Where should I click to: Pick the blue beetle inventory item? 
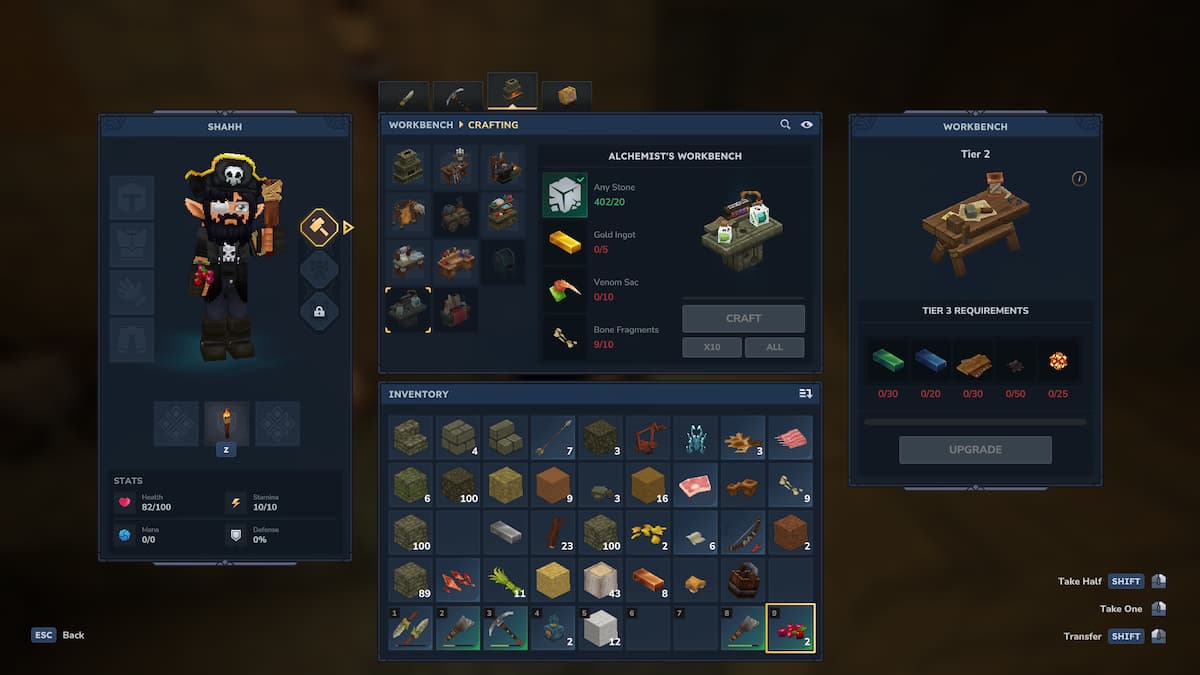point(694,437)
